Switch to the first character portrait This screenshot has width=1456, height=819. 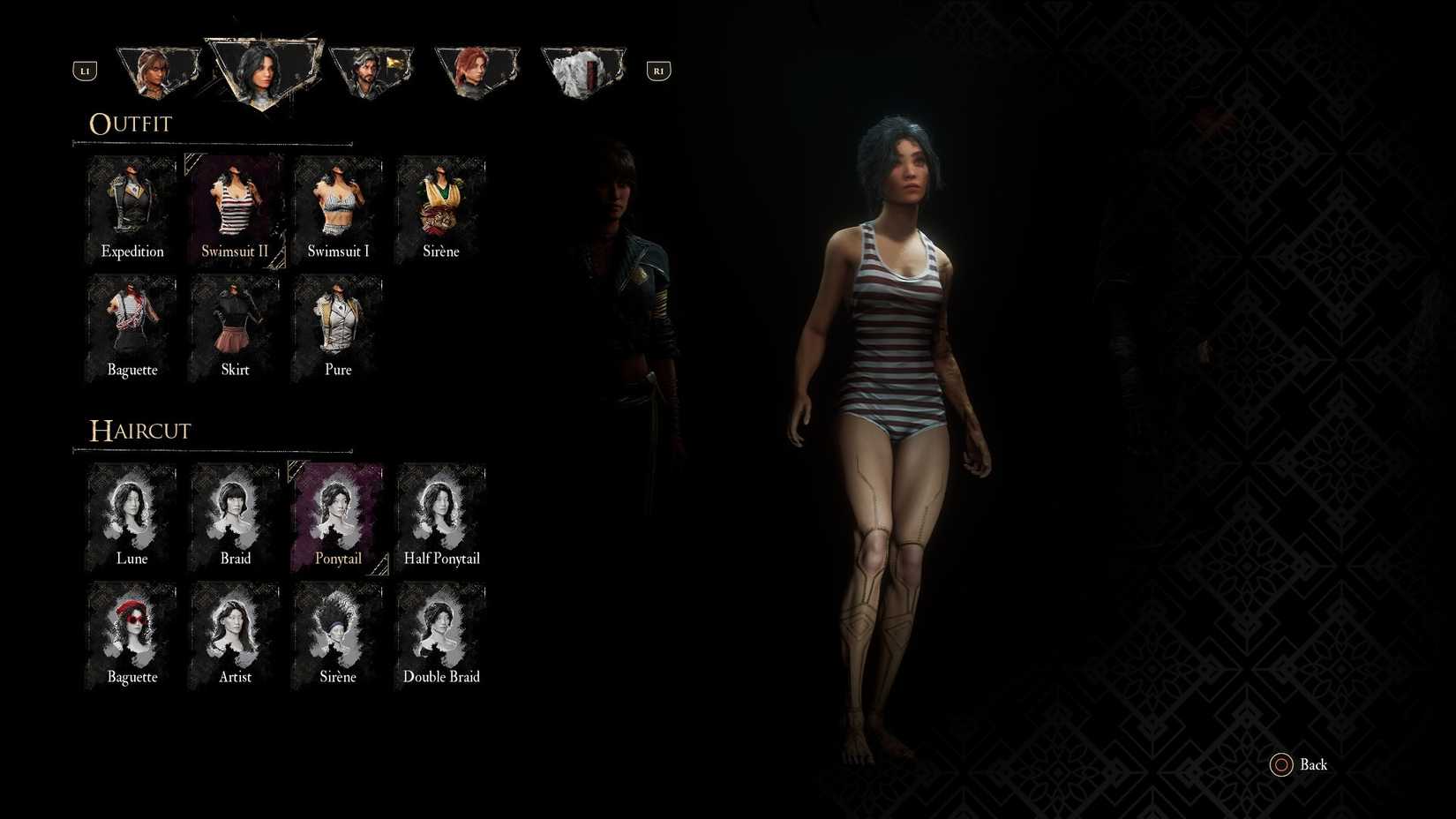[159, 69]
